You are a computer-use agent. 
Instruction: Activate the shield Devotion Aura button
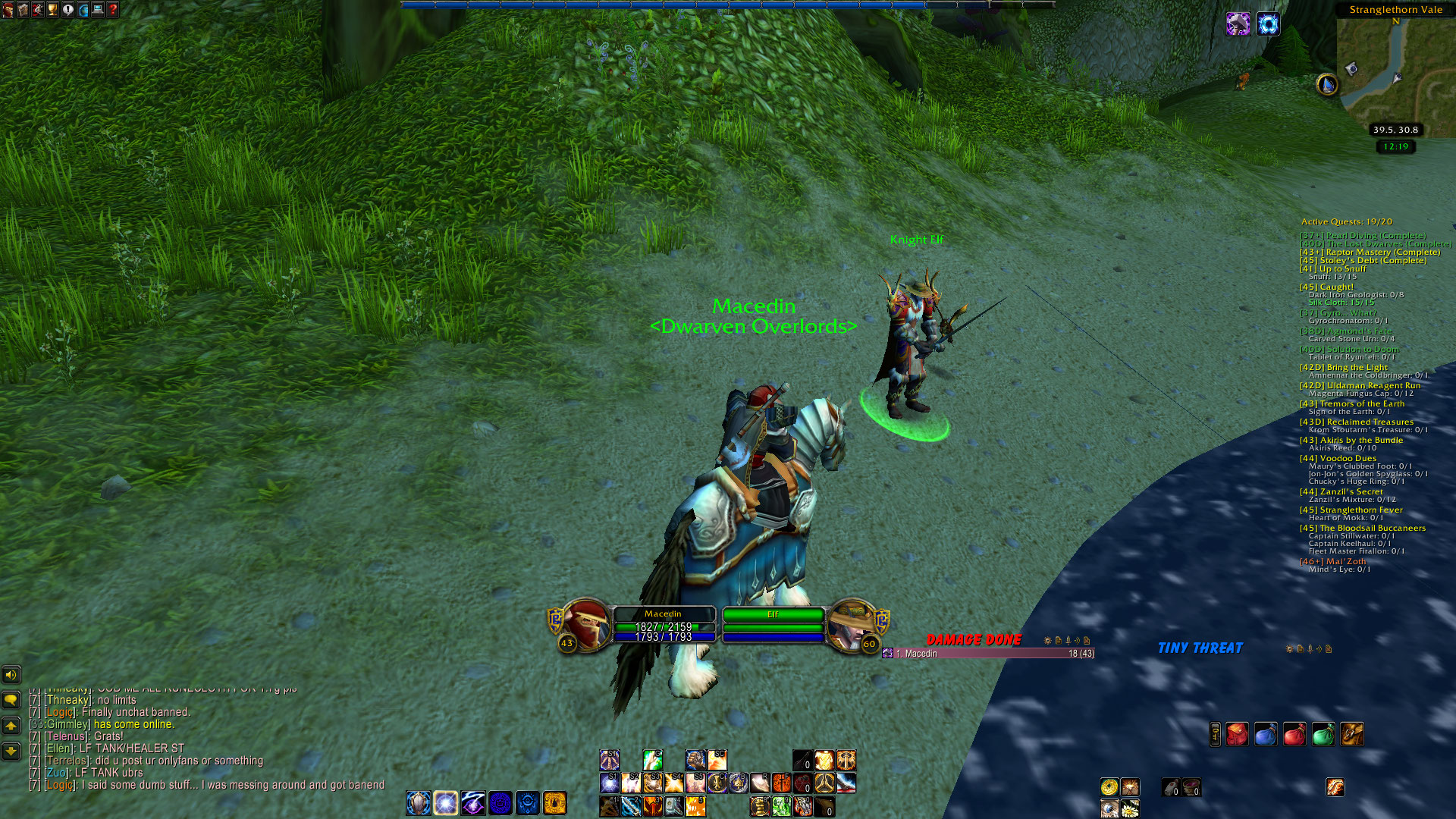[418, 802]
